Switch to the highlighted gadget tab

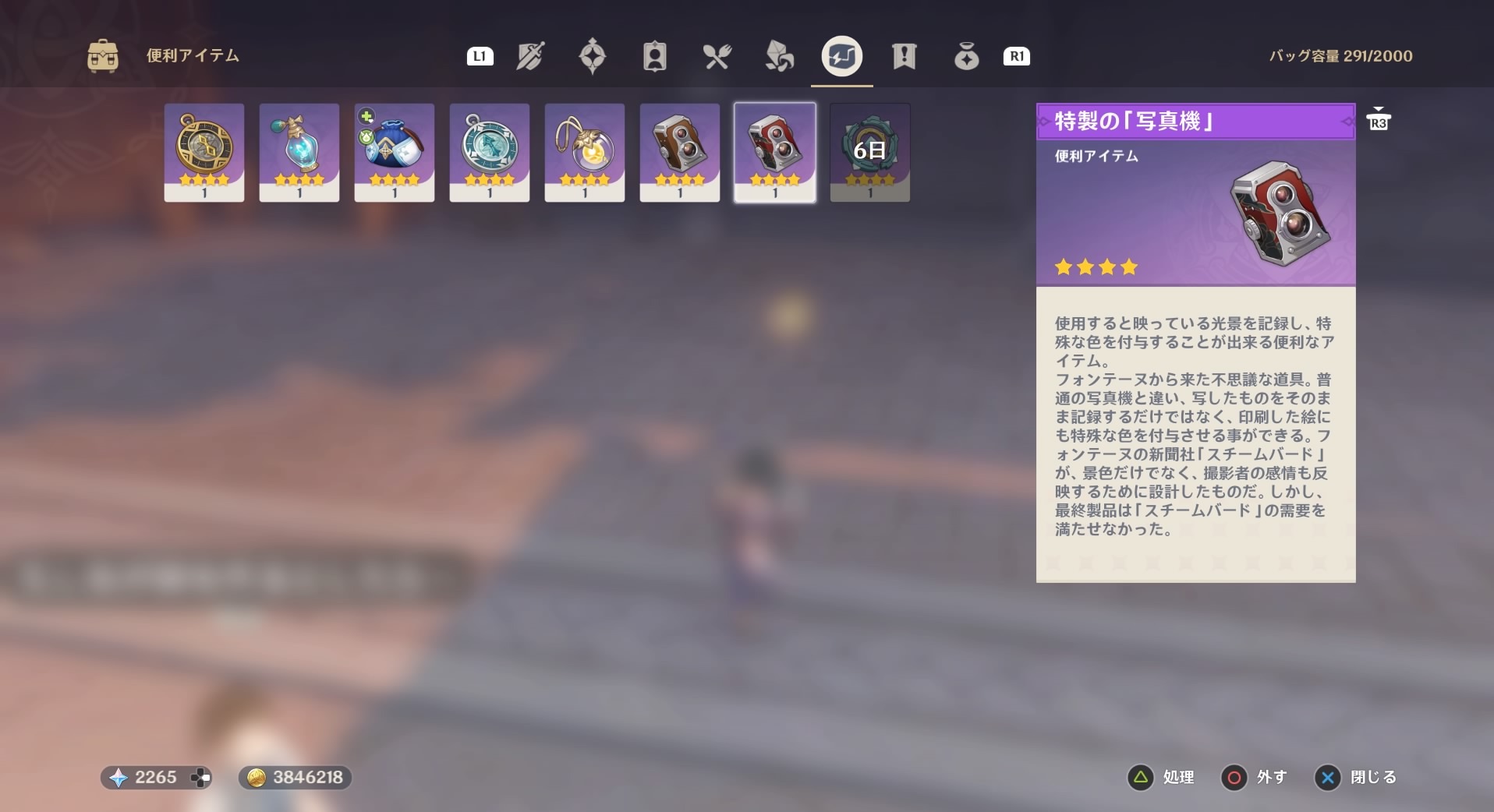tap(841, 56)
